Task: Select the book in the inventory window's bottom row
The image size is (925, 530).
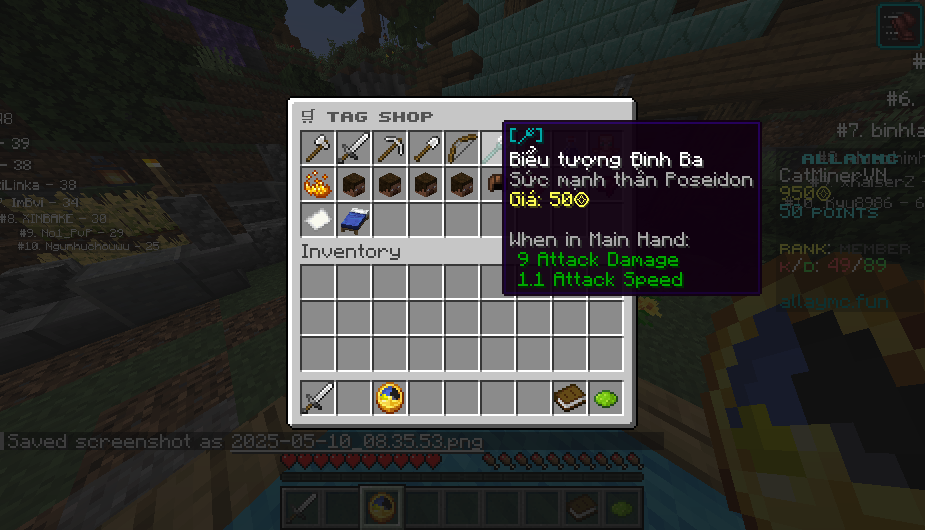Action: [x=569, y=398]
